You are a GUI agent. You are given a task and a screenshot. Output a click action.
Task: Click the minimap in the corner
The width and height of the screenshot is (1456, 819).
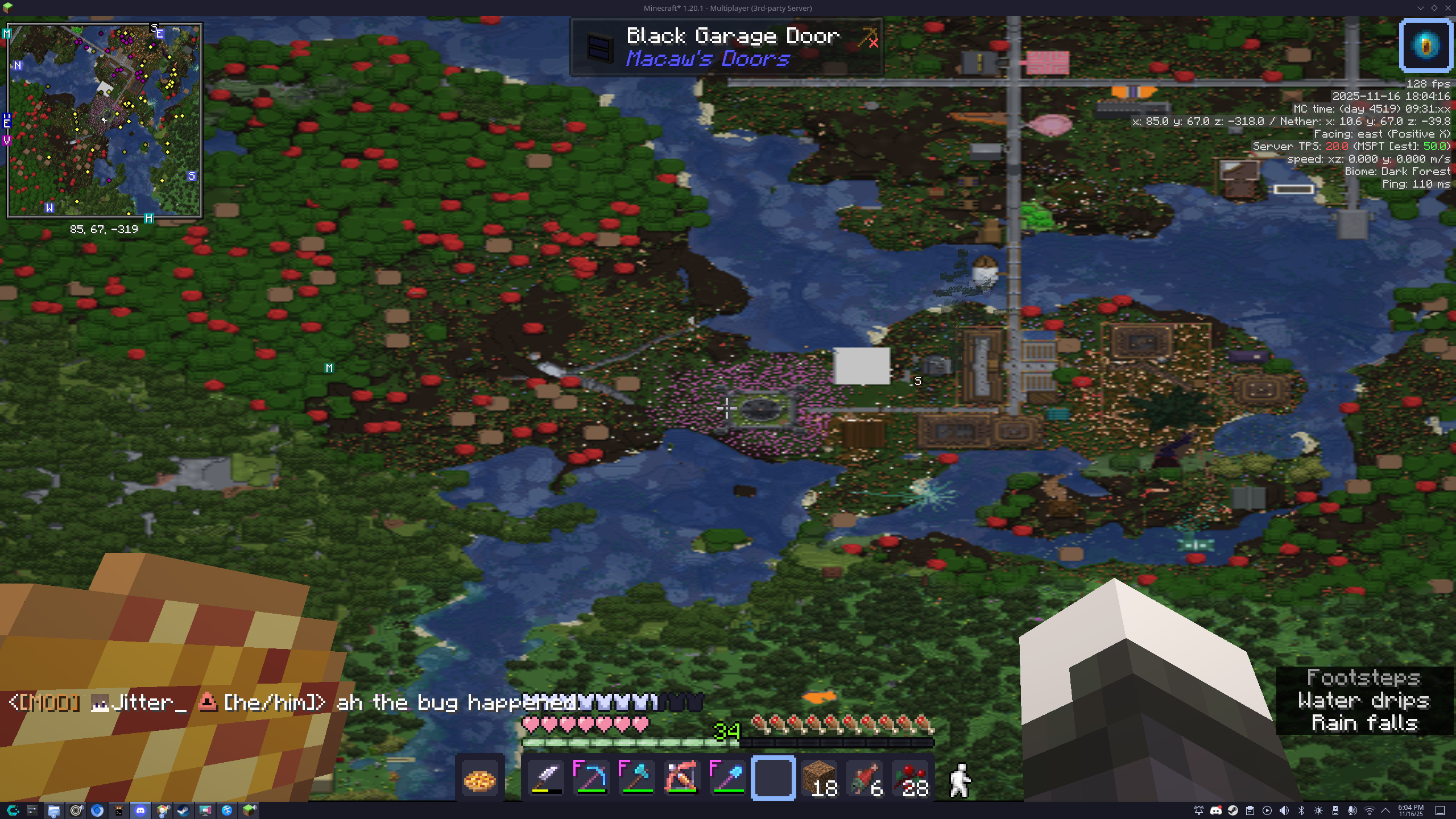click(x=105, y=121)
